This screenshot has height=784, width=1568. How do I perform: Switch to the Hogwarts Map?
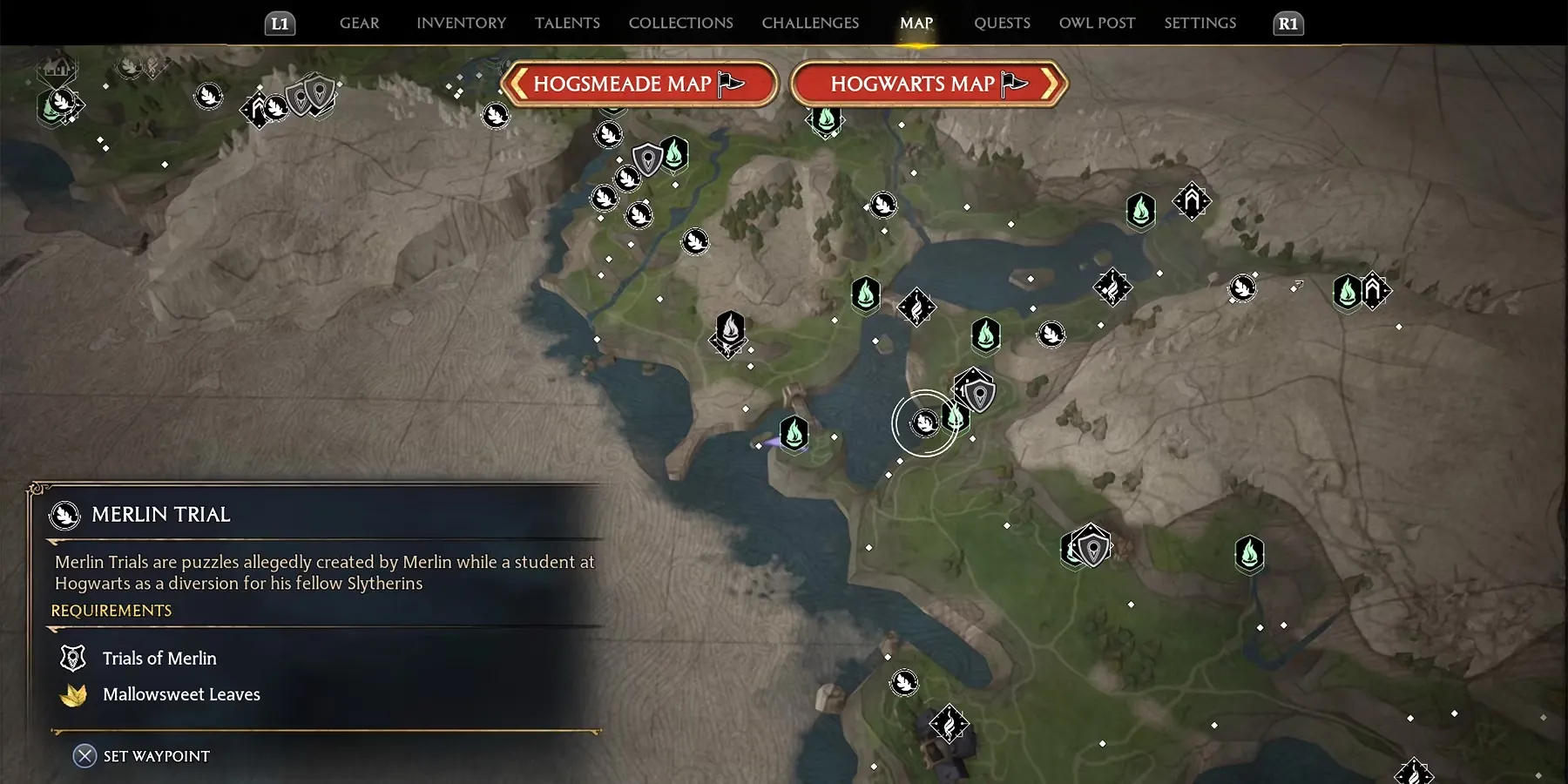(x=929, y=84)
